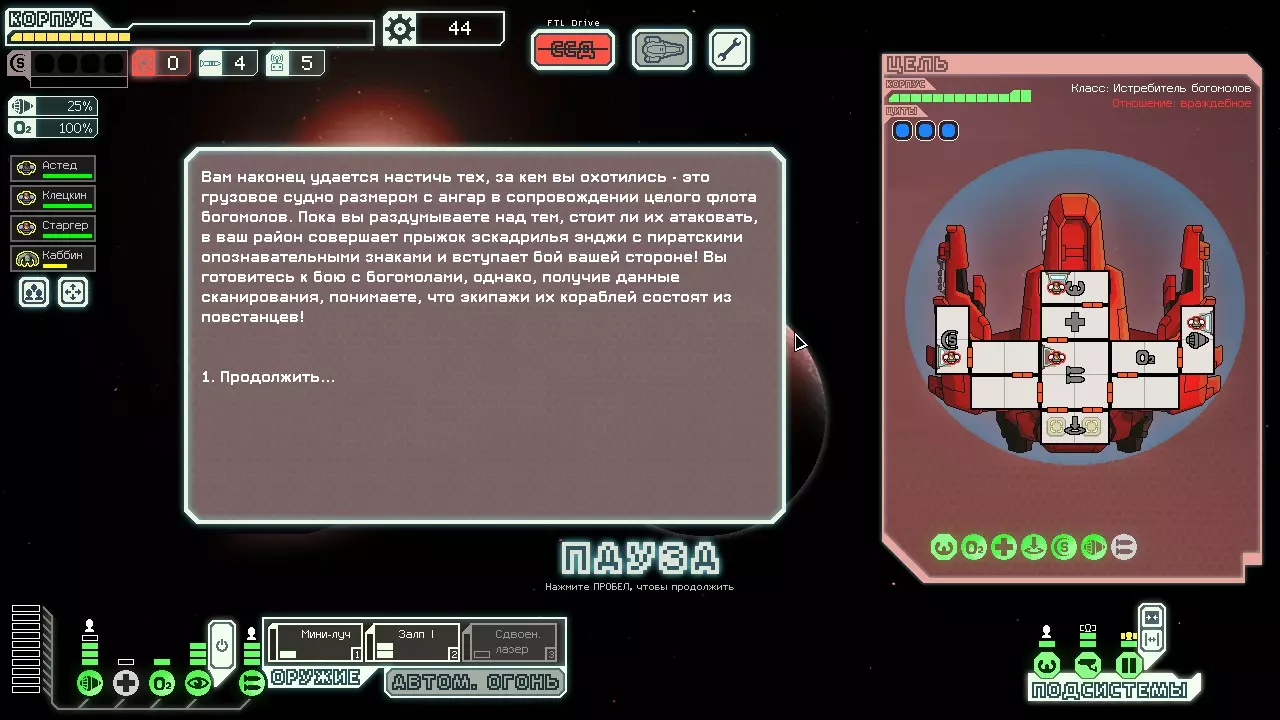Choose the "1. Продолжить…" dialogue option
The image size is (1280, 720).
268,377
